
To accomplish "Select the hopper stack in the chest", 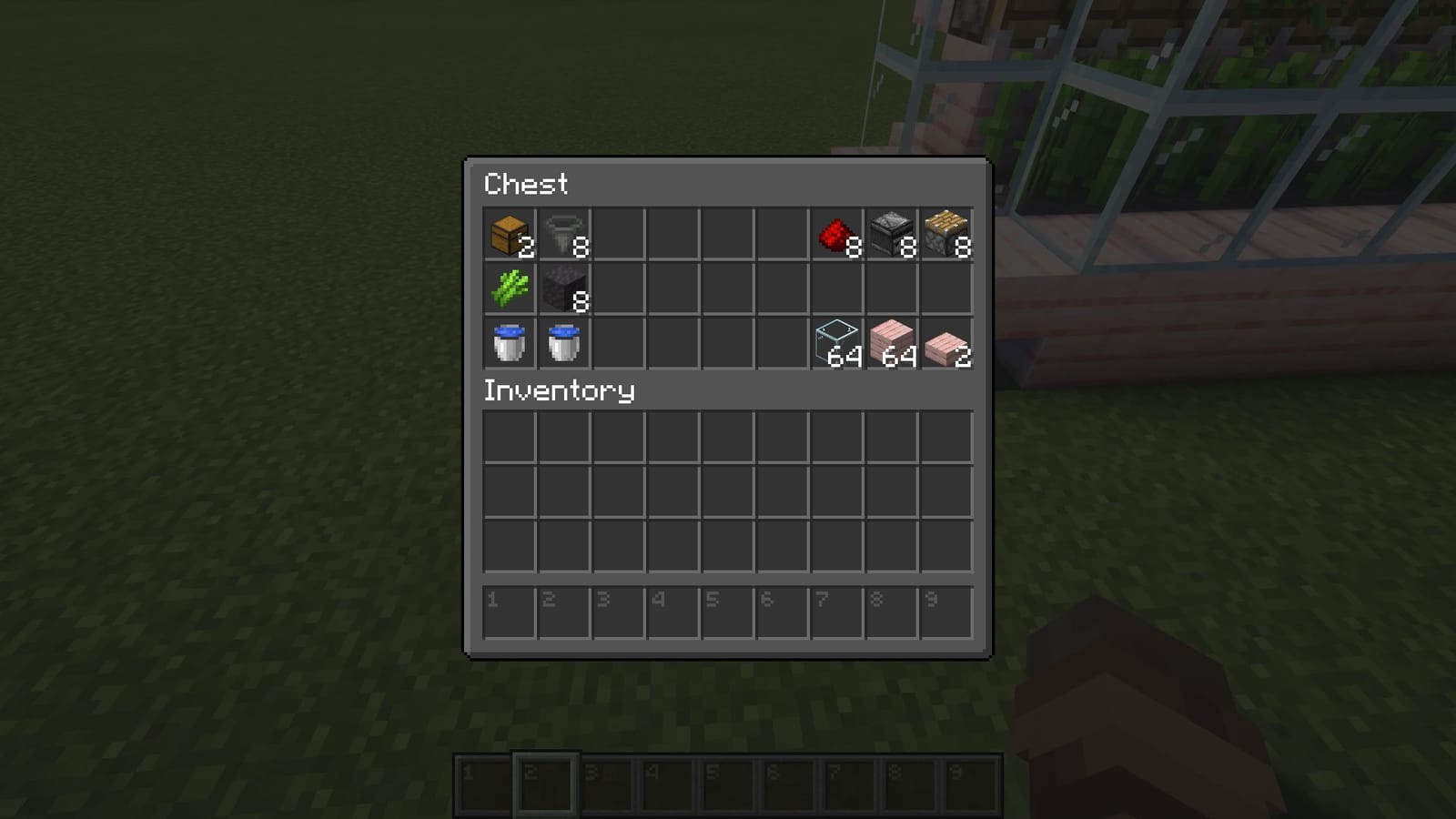I will (x=564, y=235).
